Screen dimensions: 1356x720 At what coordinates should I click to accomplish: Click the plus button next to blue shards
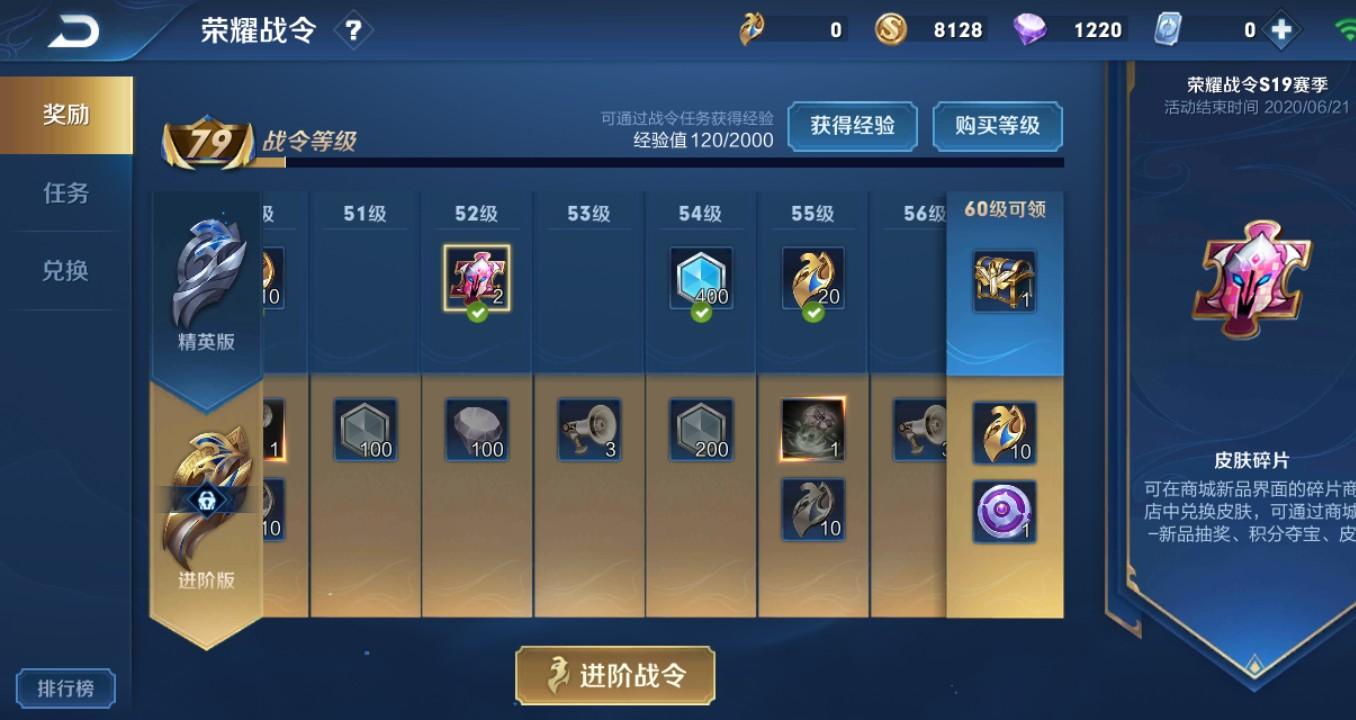[1281, 29]
